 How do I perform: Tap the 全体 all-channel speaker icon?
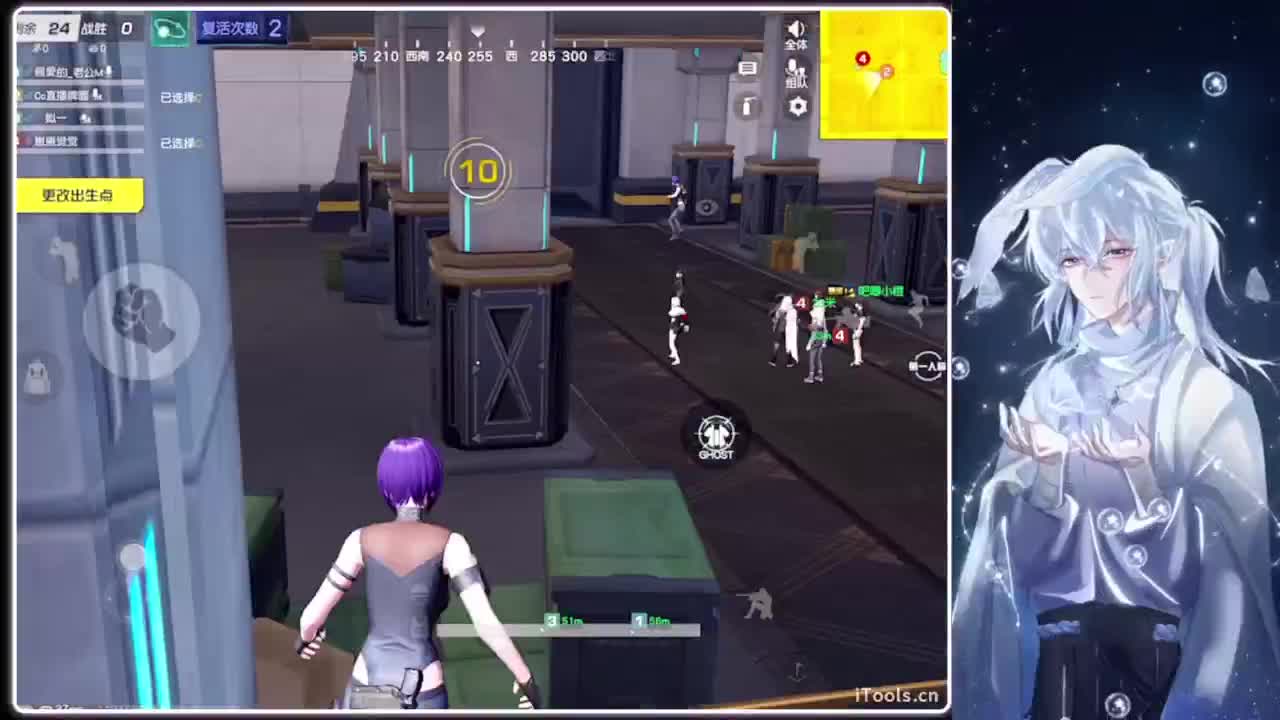pos(794,30)
